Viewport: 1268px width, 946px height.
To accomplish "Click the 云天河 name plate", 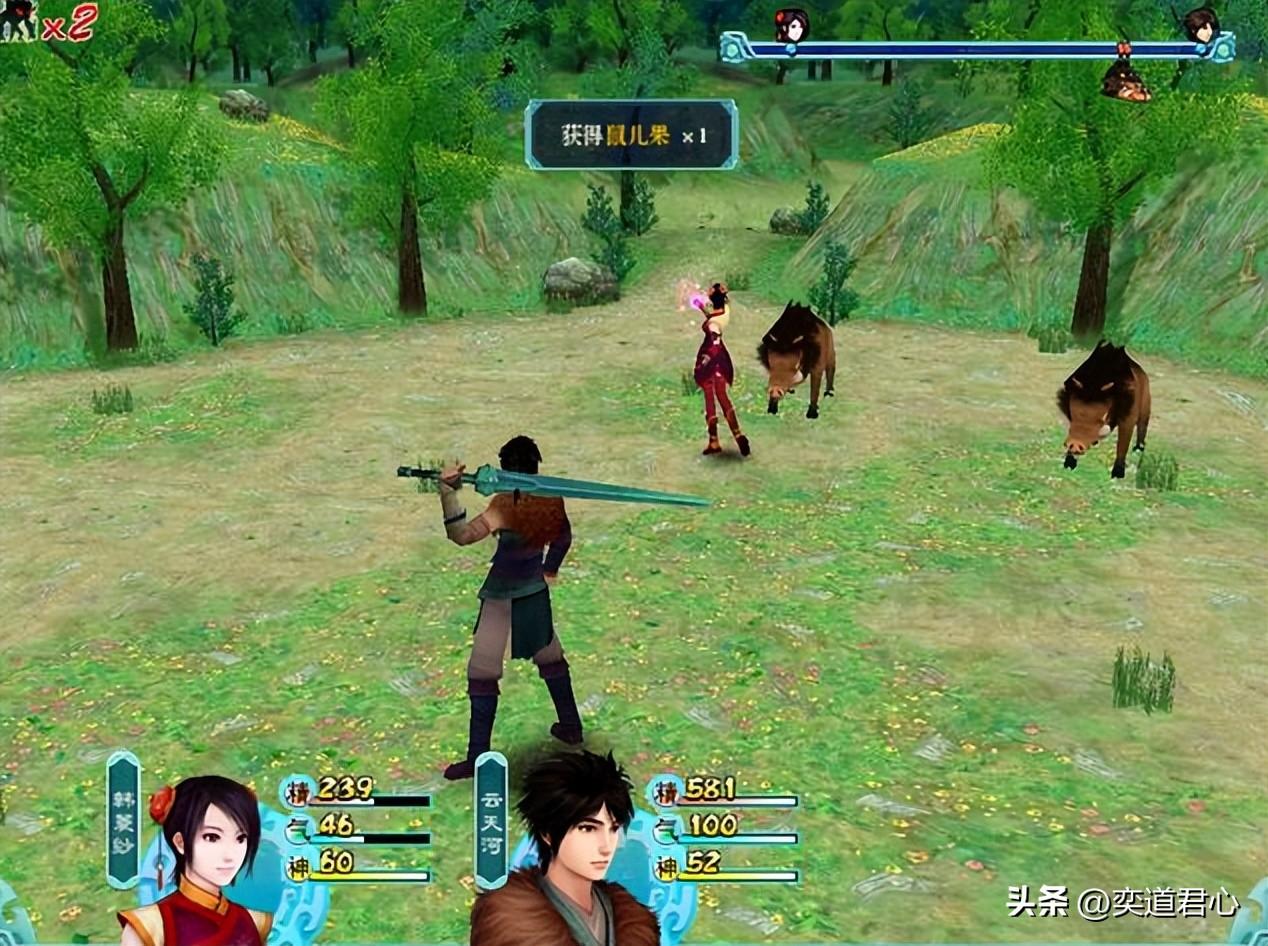I will click(491, 820).
